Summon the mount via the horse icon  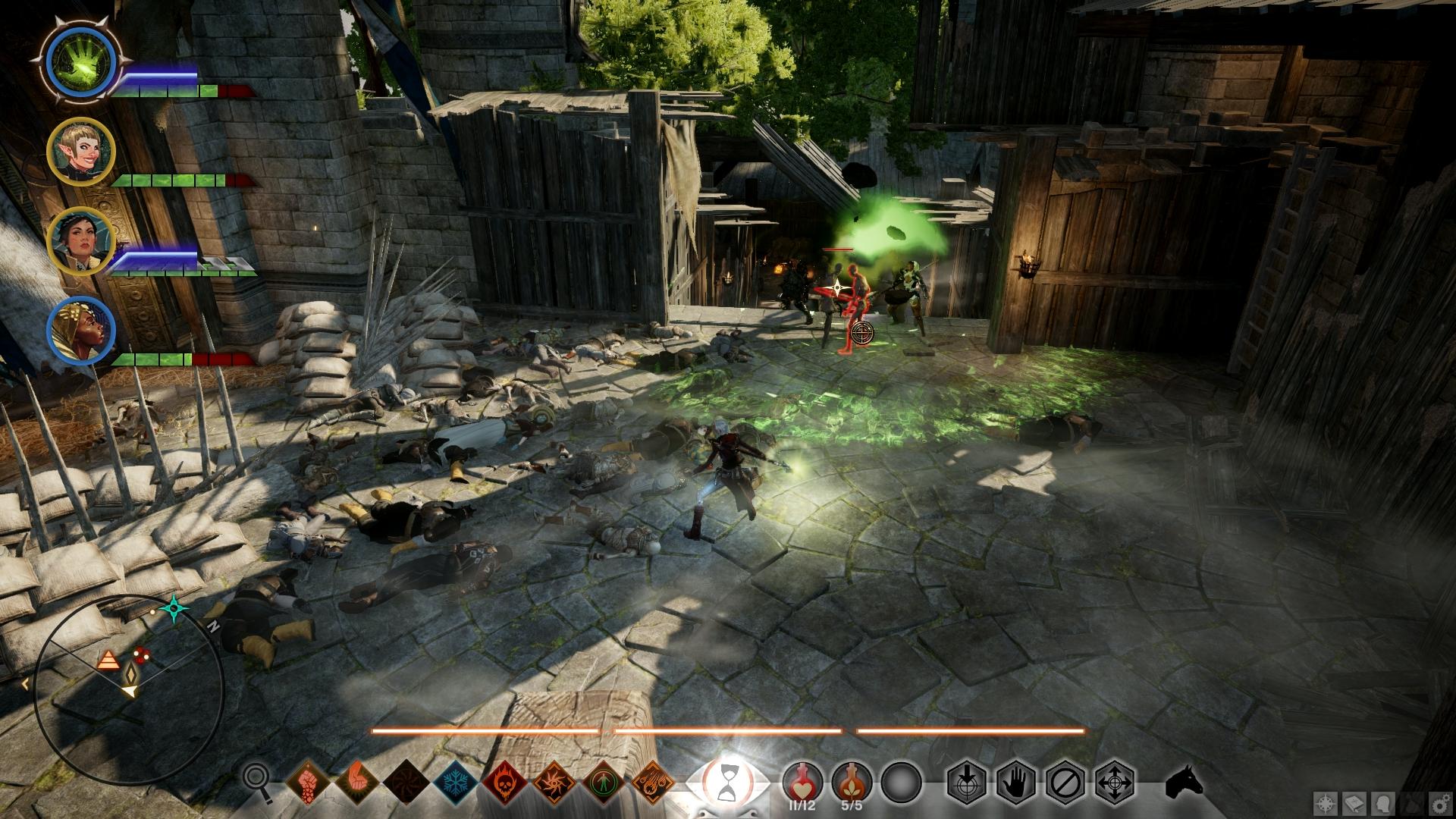click(1185, 780)
